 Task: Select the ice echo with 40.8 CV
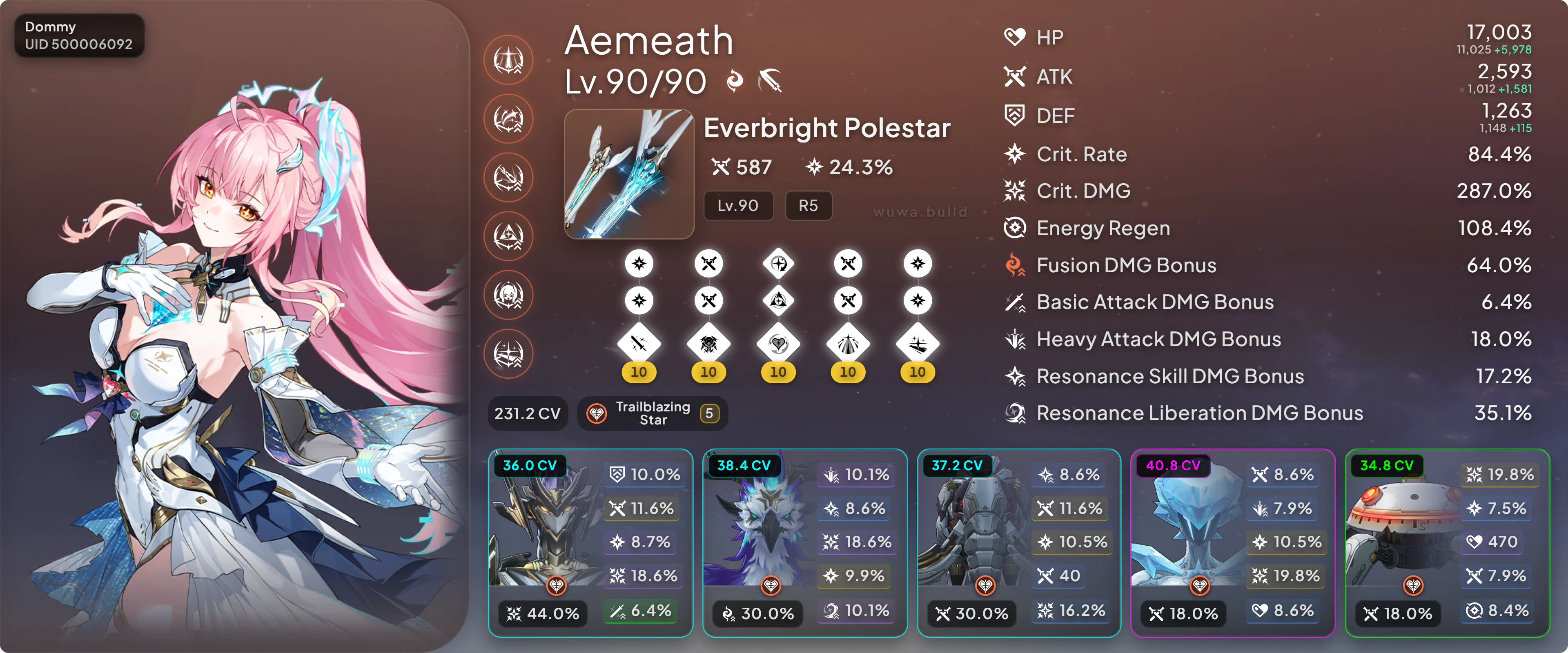pos(1233,543)
